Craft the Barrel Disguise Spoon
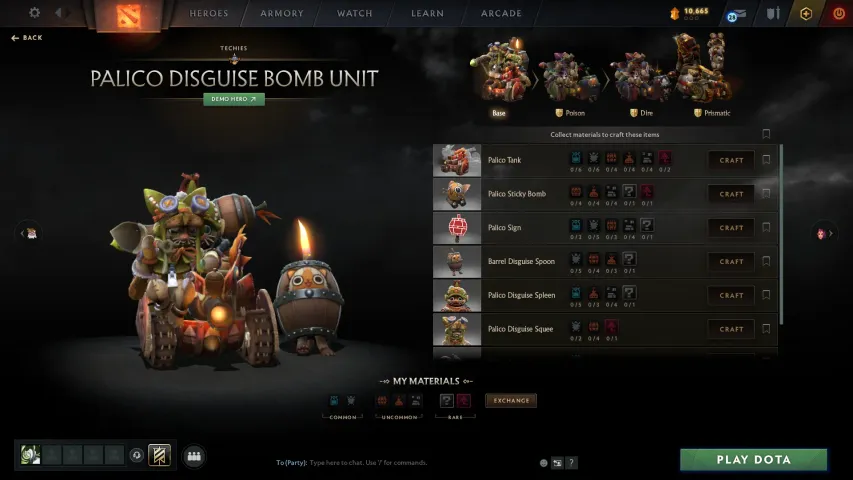Viewport: 853px width, 480px height. (731, 262)
